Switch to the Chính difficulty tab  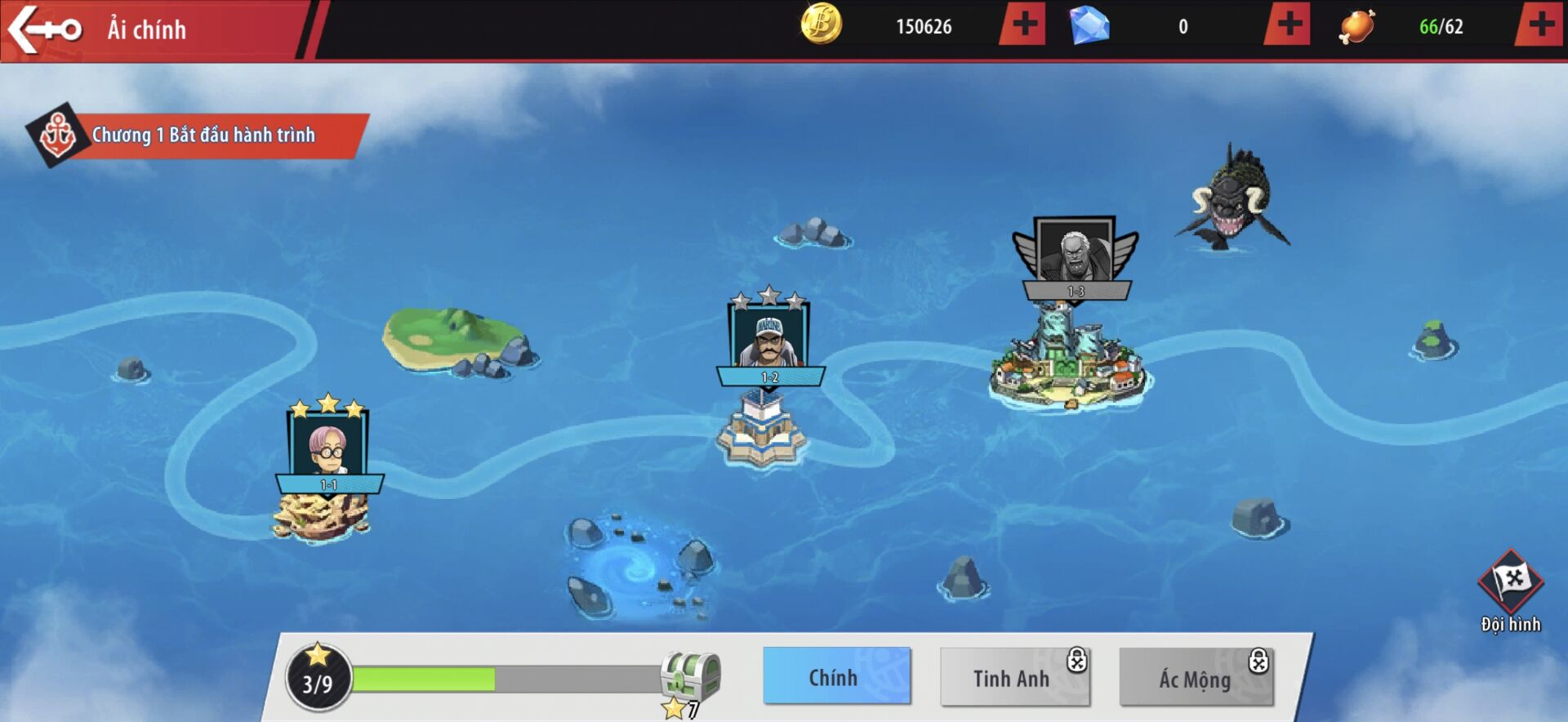pos(836,677)
